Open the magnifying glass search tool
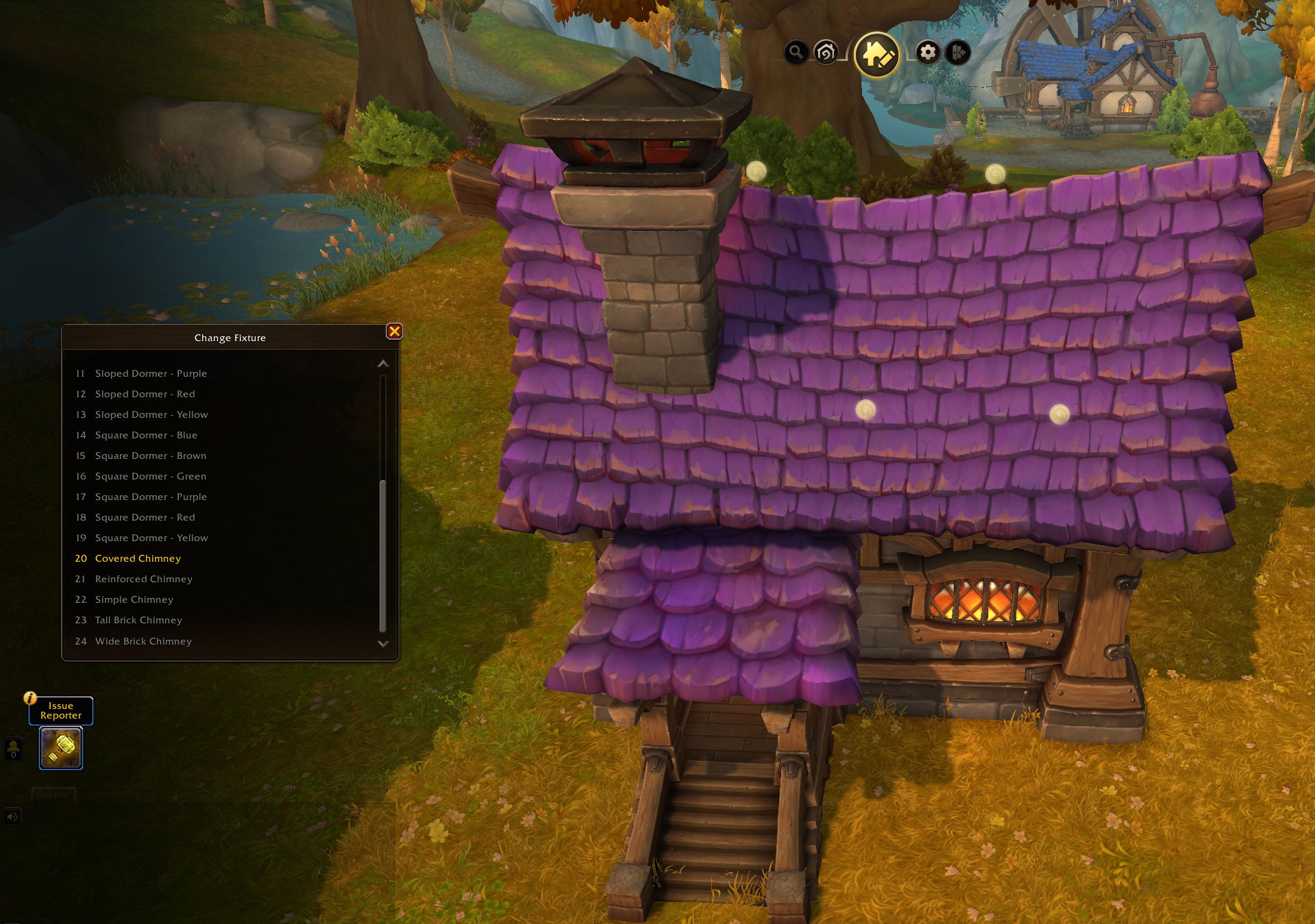 coord(796,52)
